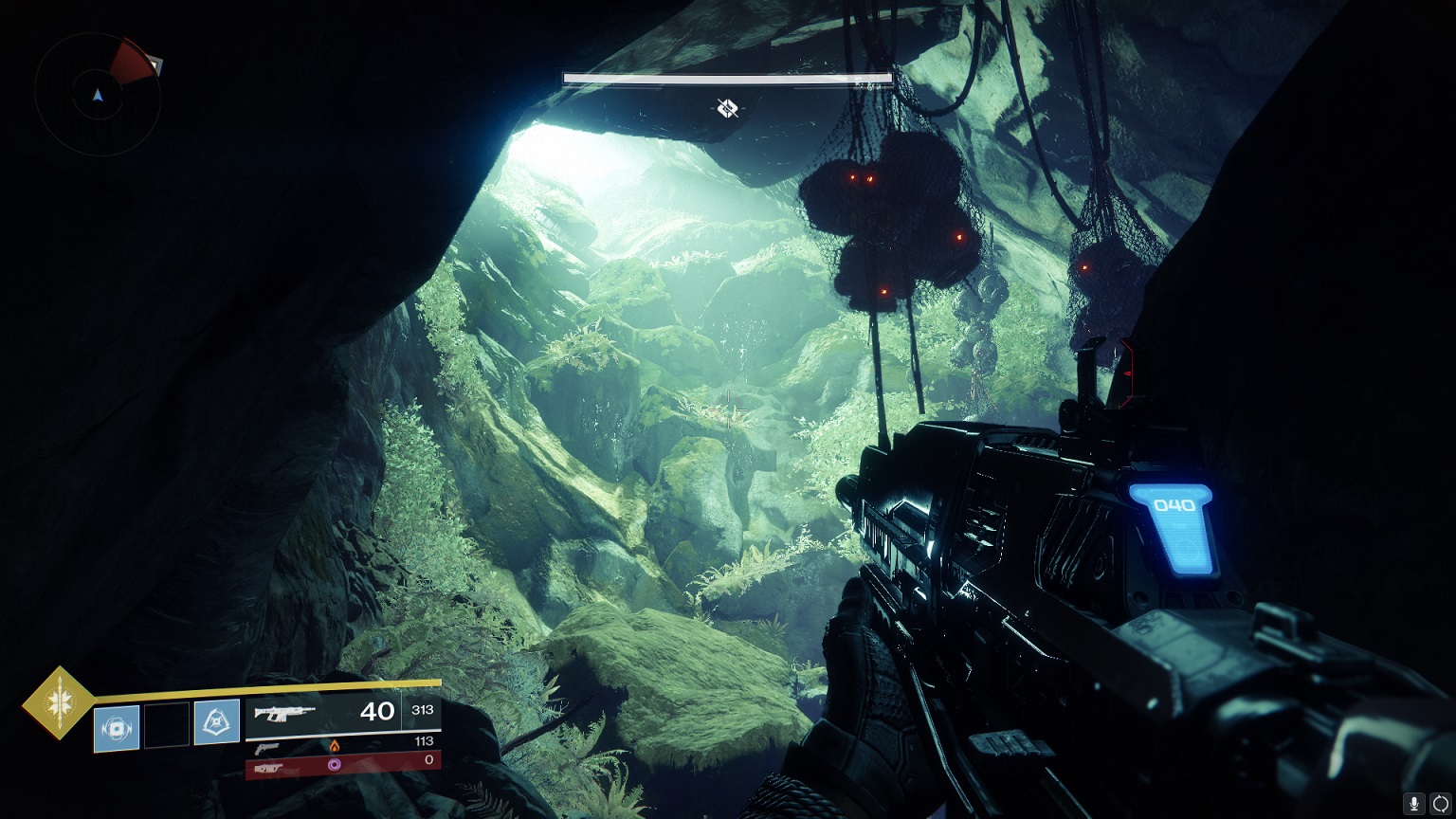Click the circular radar in the corner

coord(97,94)
